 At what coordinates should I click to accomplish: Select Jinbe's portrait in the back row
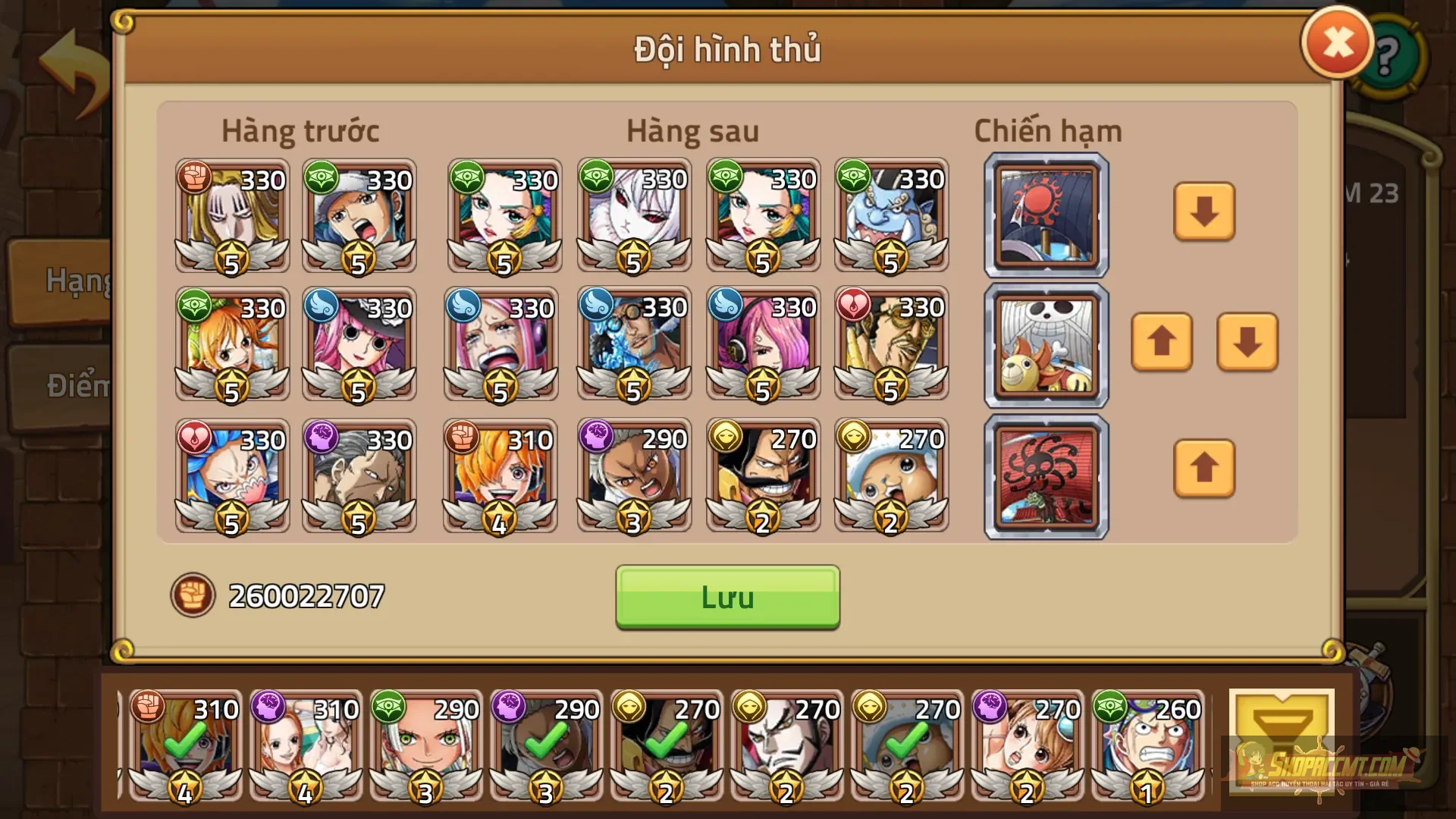tap(892, 216)
